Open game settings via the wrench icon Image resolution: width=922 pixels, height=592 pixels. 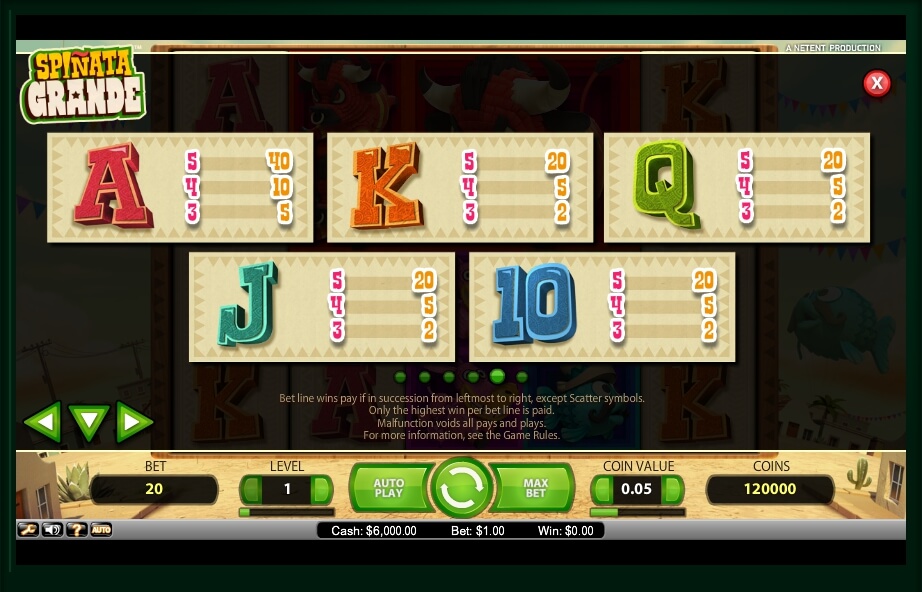[27, 529]
